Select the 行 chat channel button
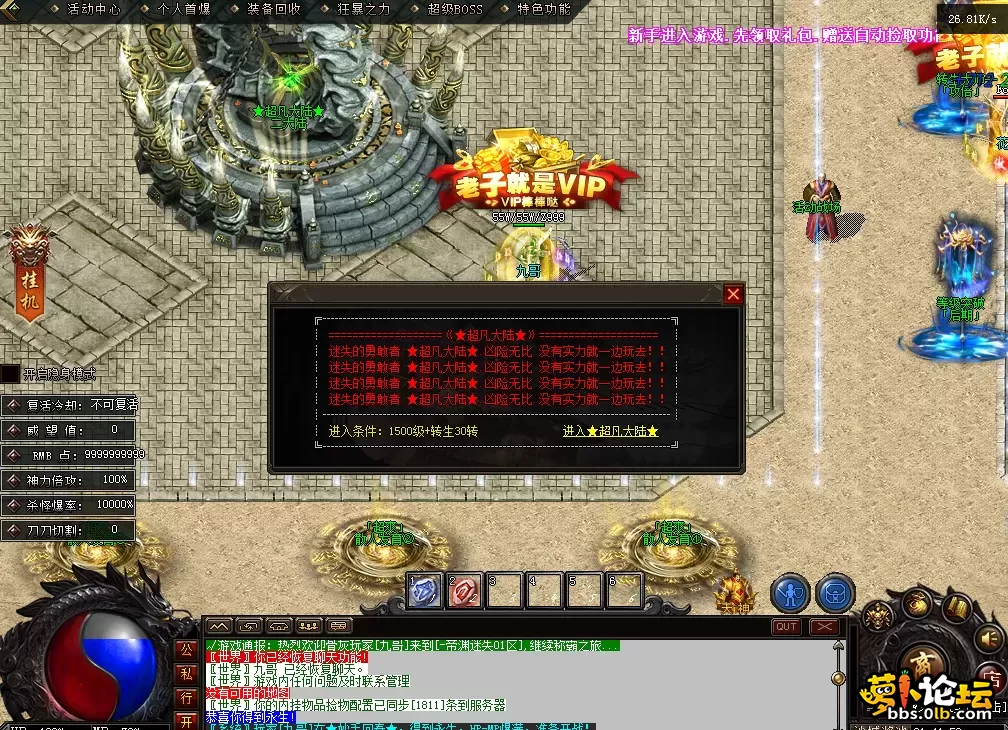The height and width of the screenshot is (730, 1008). coord(186,697)
